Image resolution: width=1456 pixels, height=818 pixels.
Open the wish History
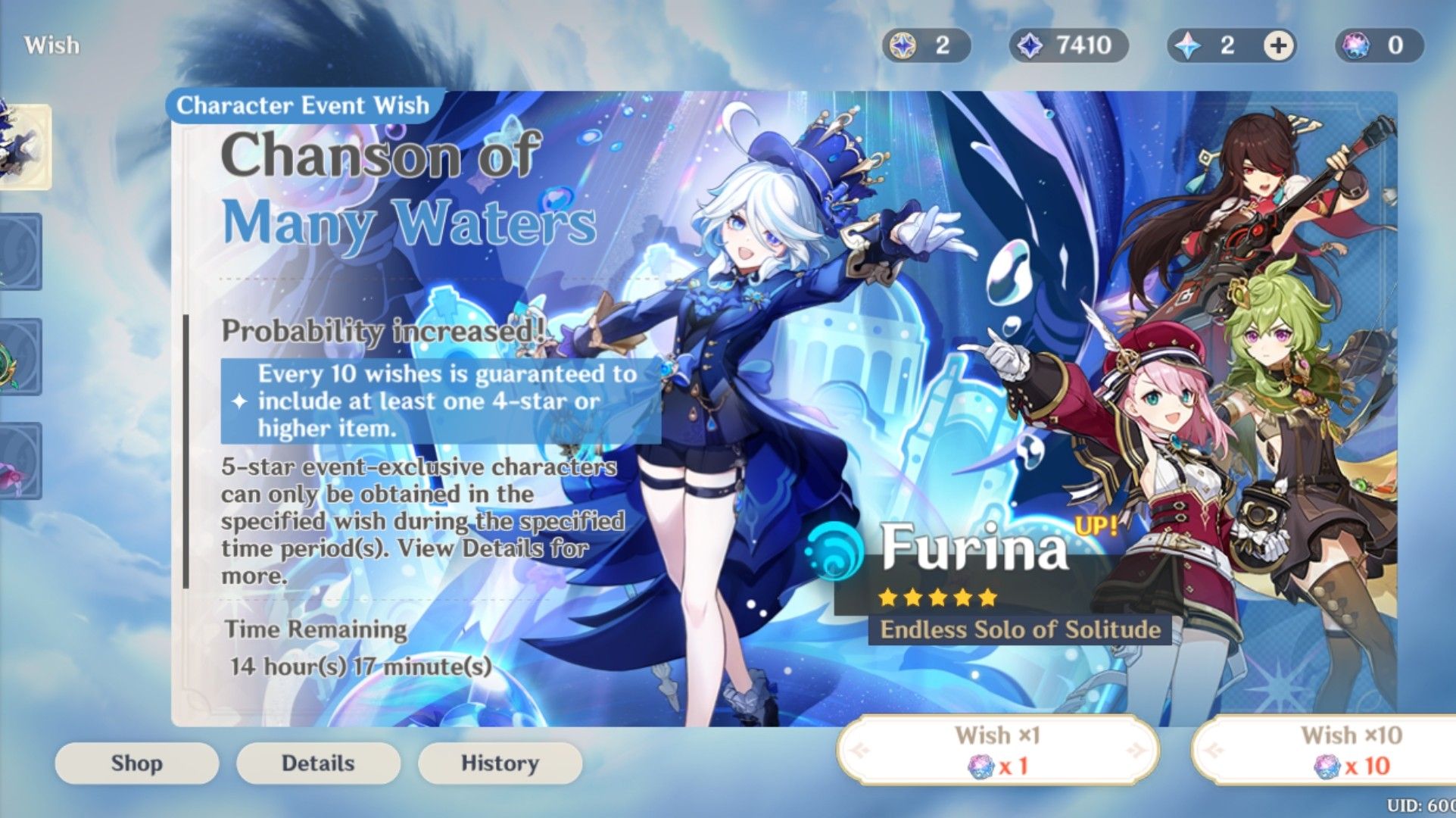499,763
